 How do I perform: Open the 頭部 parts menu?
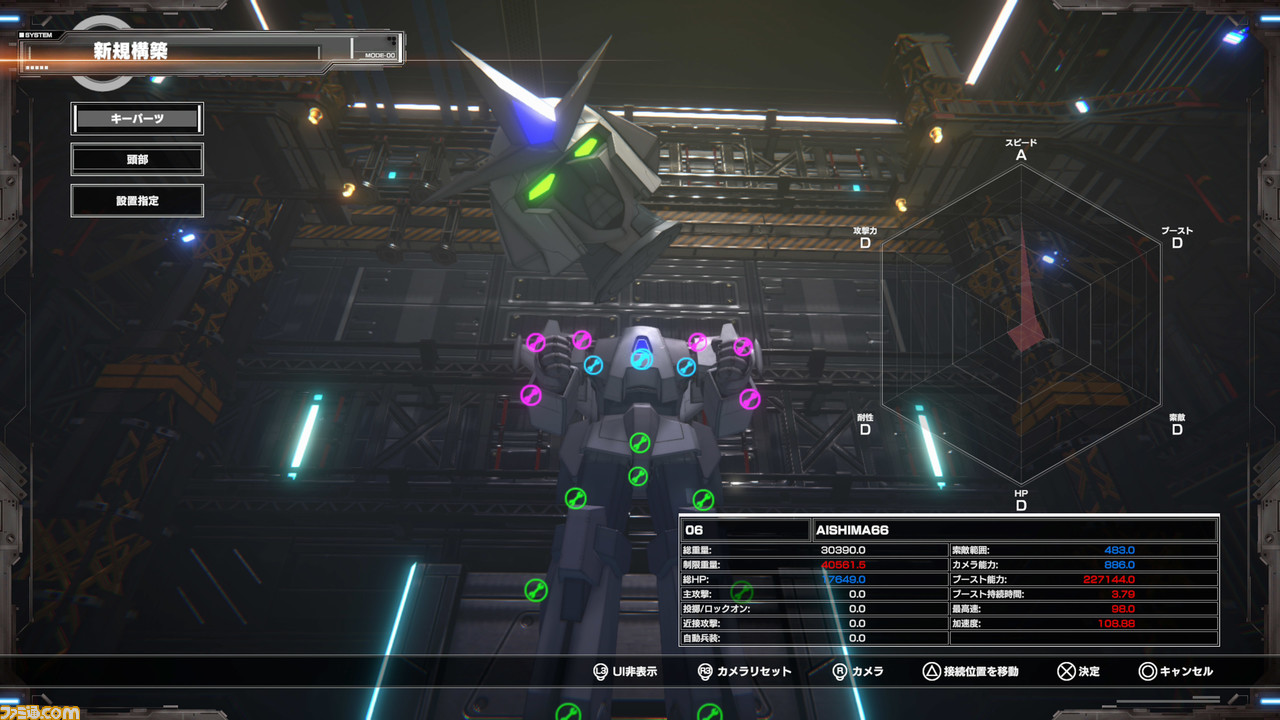click(137, 159)
